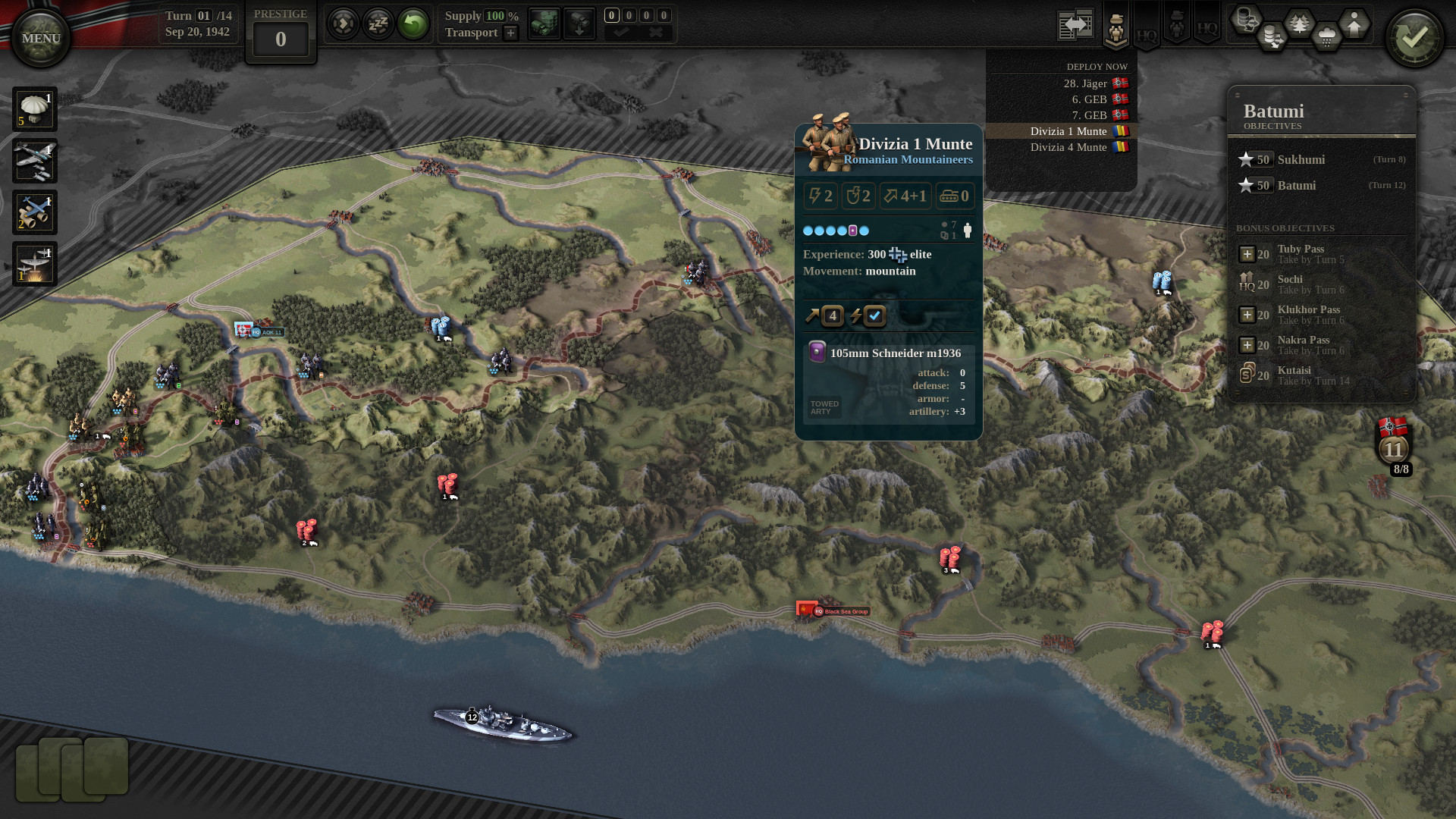Image resolution: width=1456 pixels, height=819 pixels.
Task: Select Divizia 4 Munte from Deploy Now list
Action: 1071,148
